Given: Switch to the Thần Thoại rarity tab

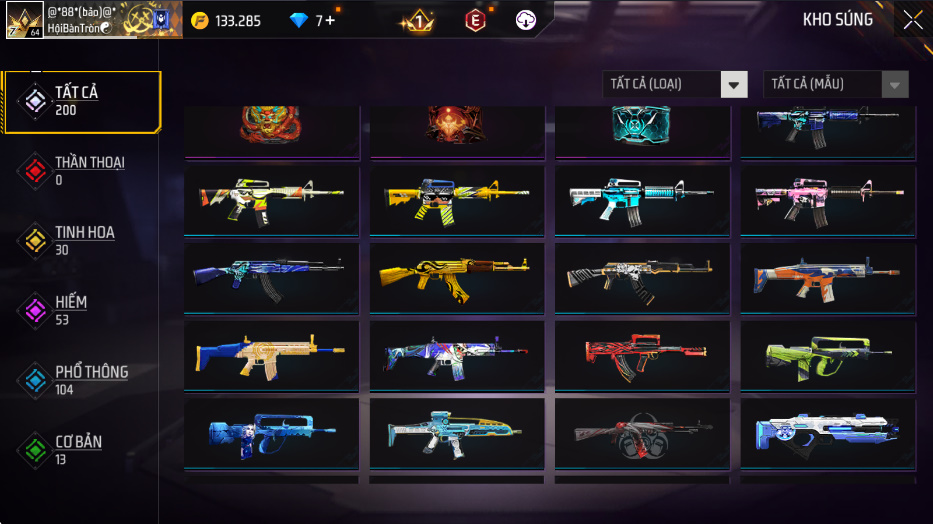Looking at the screenshot, I should 80,170.
